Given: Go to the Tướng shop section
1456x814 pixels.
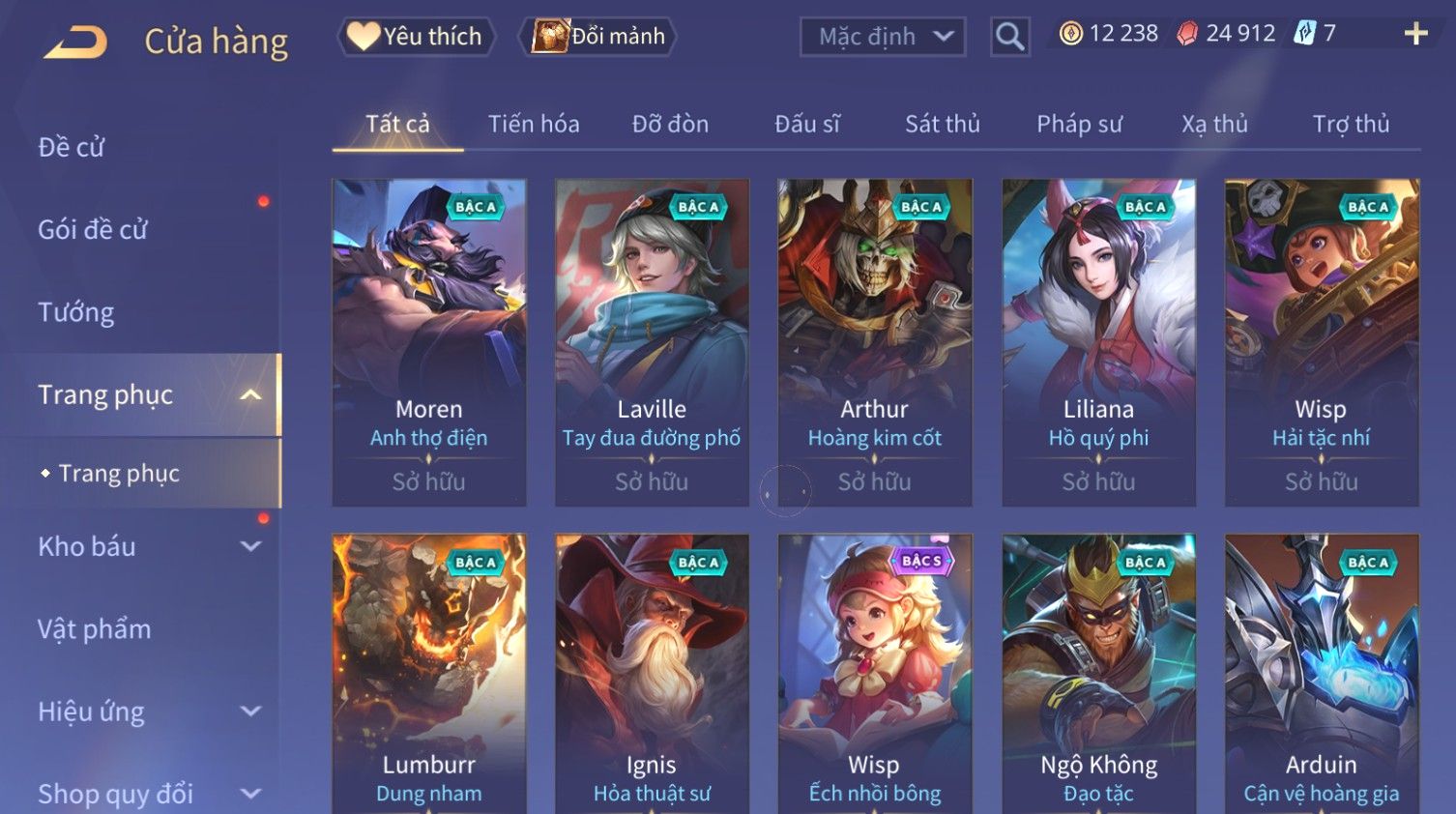Looking at the screenshot, I should pos(76,312).
